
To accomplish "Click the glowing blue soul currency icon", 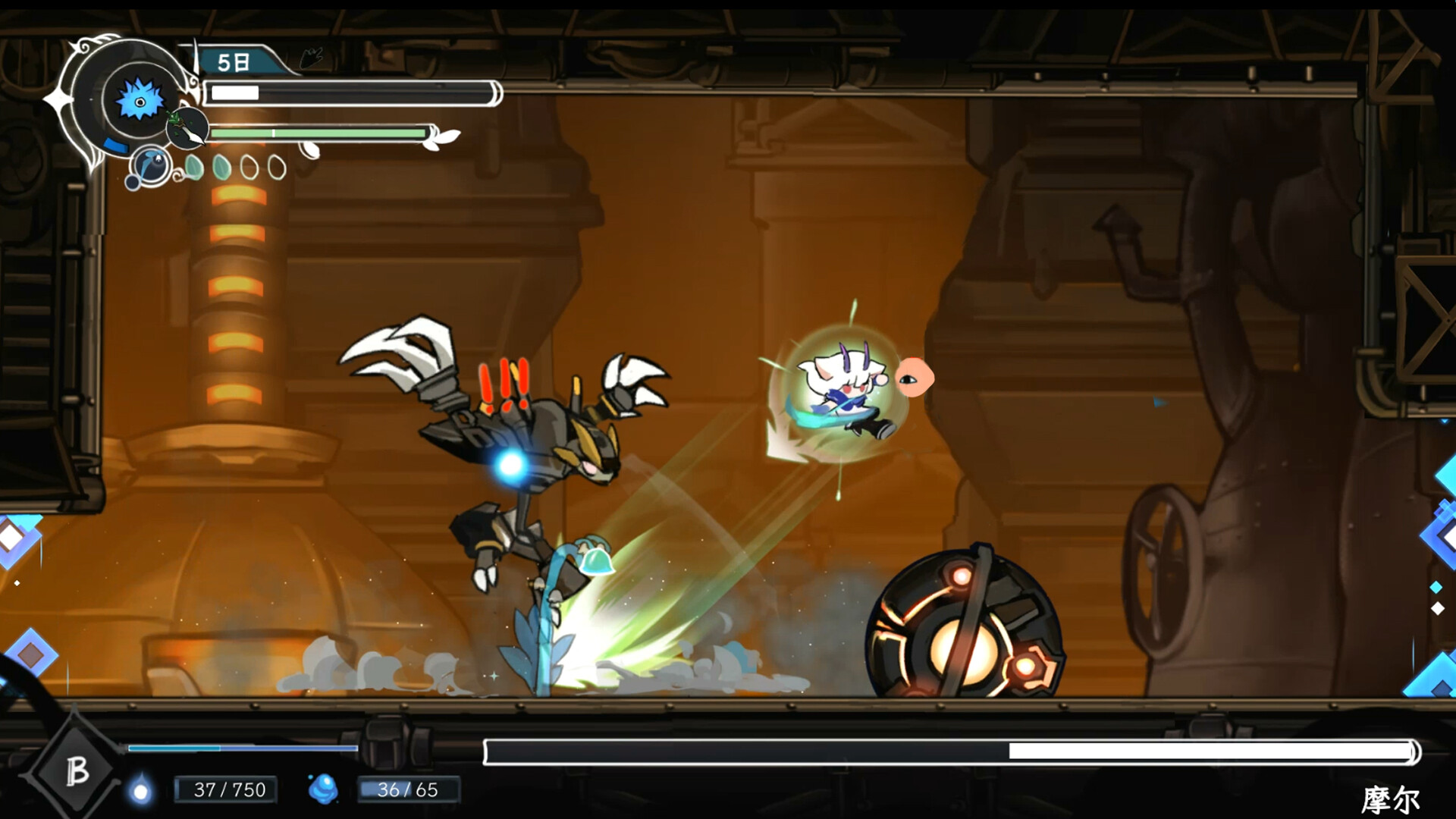I will click(140, 791).
